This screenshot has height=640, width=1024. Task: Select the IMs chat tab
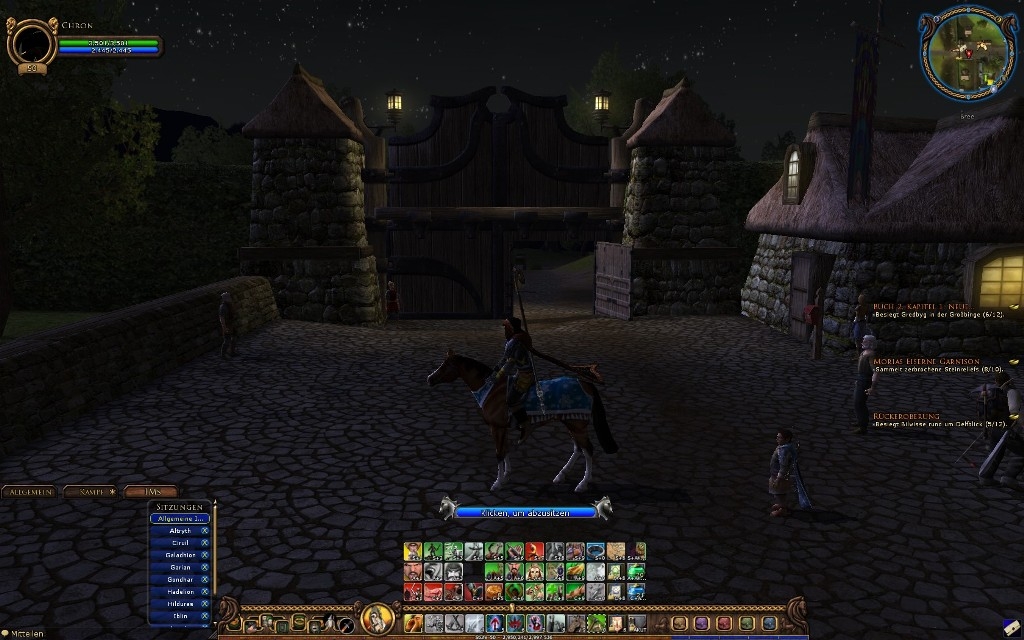tap(151, 491)
